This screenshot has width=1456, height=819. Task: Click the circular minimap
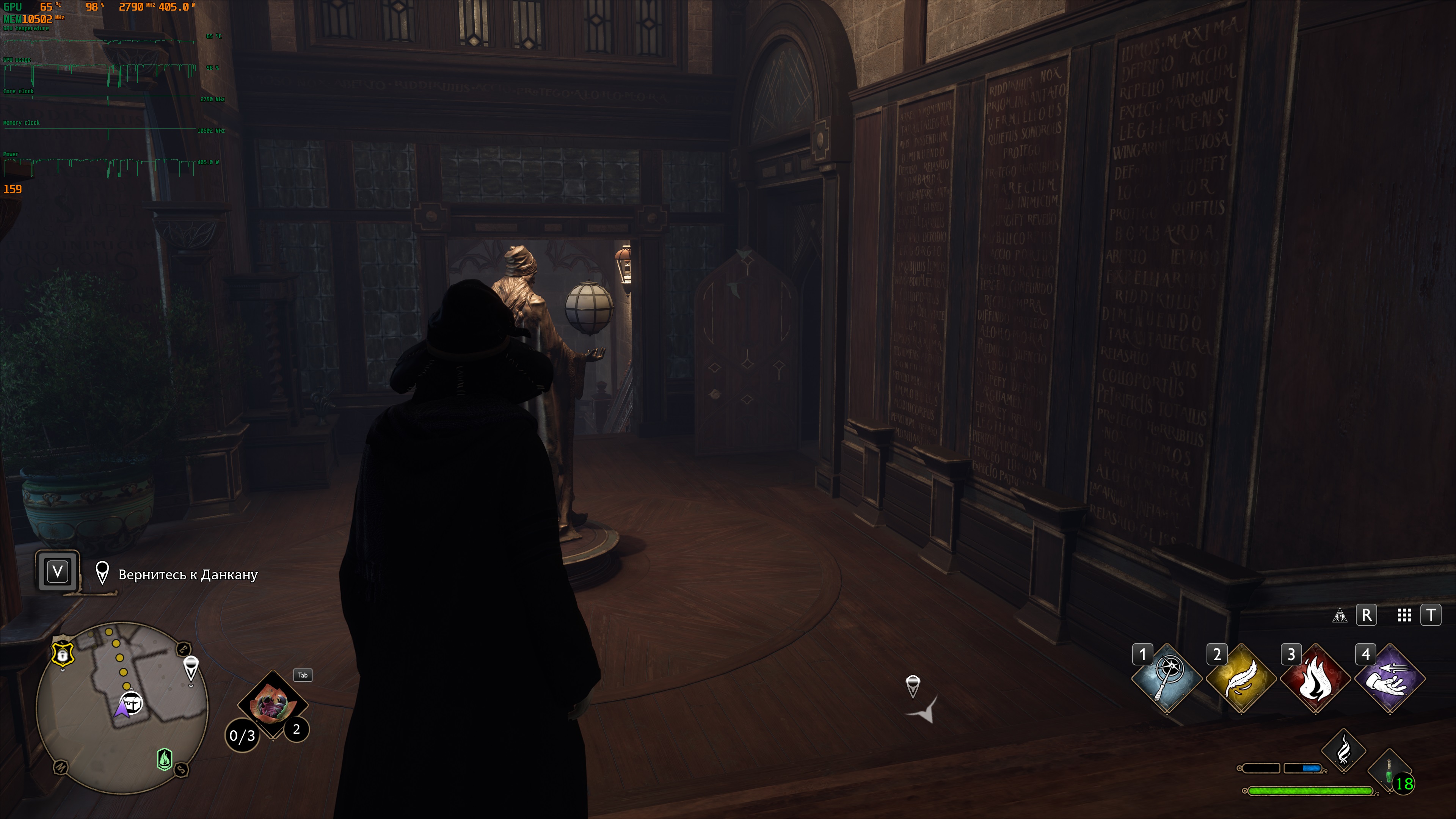122,708
